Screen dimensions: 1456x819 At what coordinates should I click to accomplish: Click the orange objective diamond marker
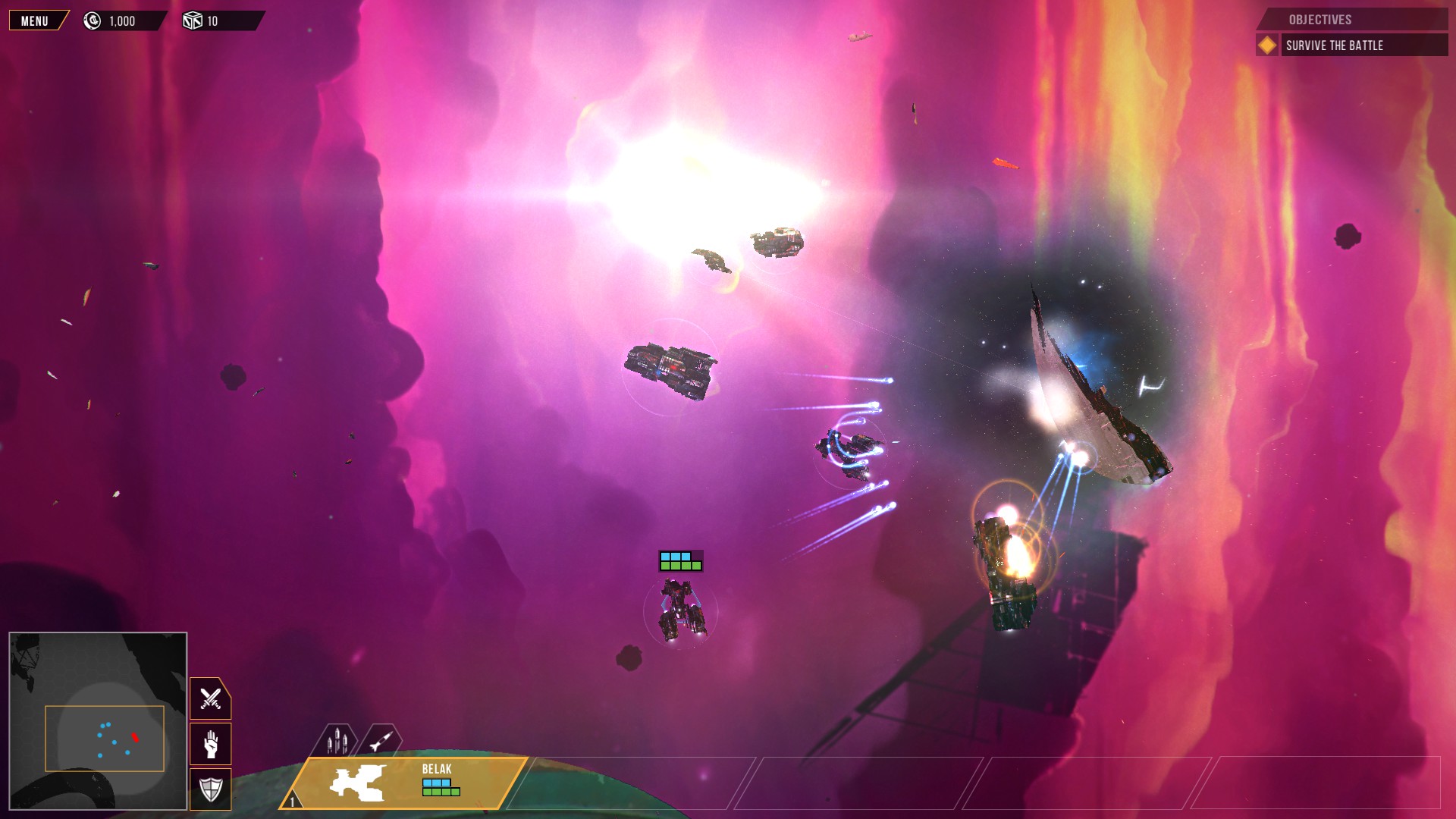click(1267, 45)
